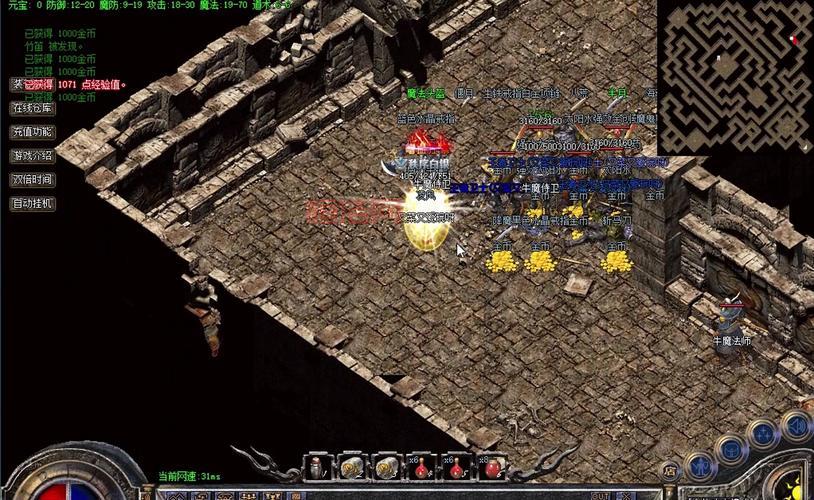Show the 游戏介绍 game introduction
Image resolution: width=814 pixels, height=500 pixels.
tap(32, 156)
